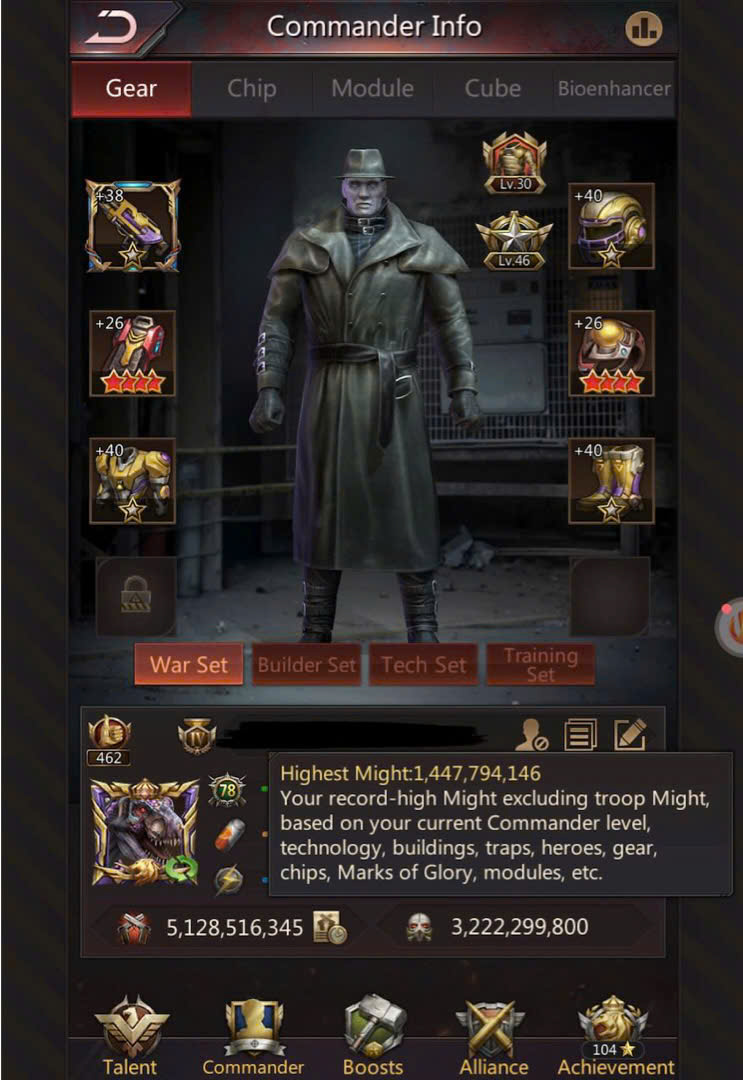743x1080 pixels.
Task: View the Achievement menu
Action: coord(614,1035)
